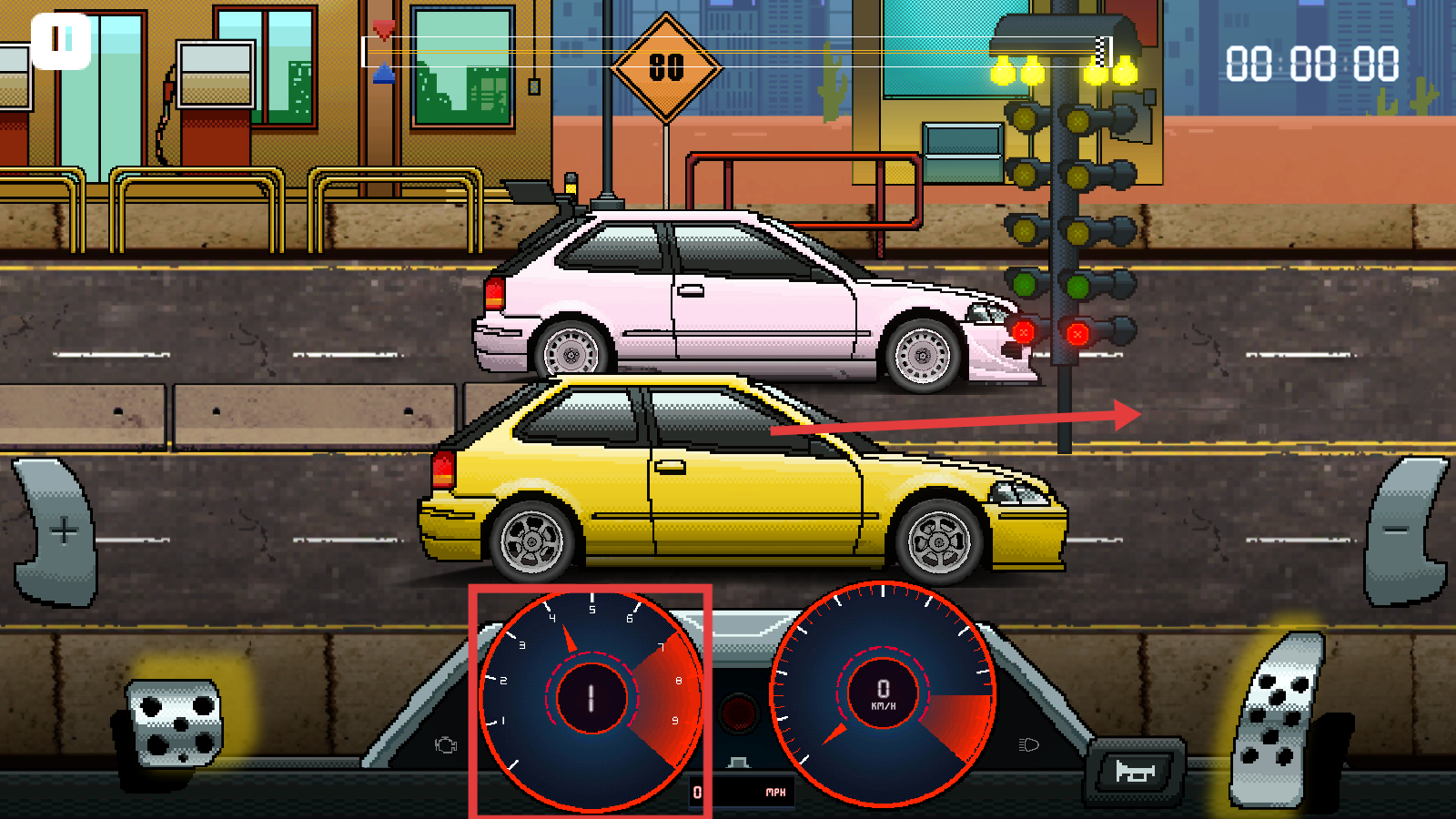The height and width of the screenshot is (819, 1456).
Task: Tap the brake pedal
Action: [x=175, y=723]
